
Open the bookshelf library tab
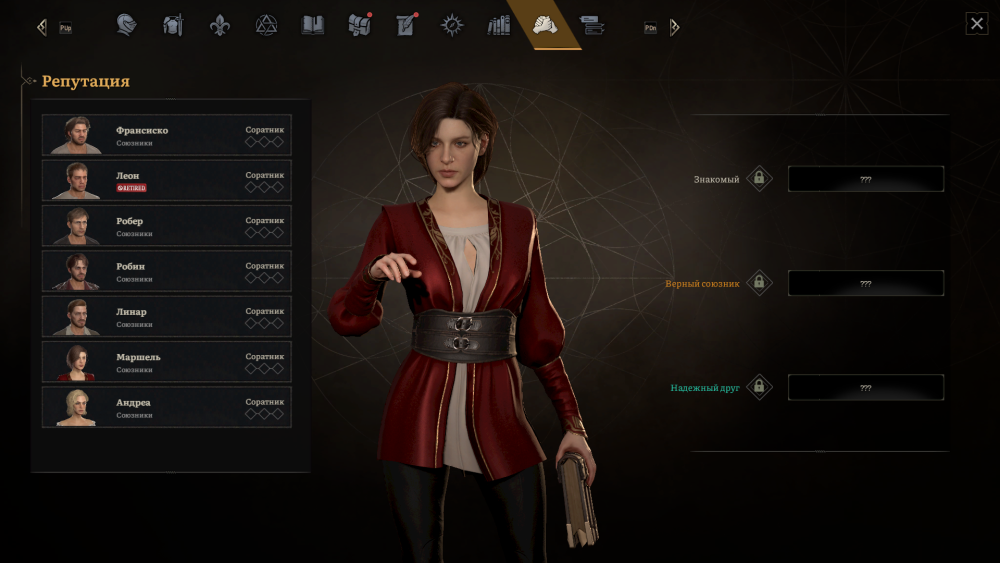pyautogui.click(x=498, y=25)
